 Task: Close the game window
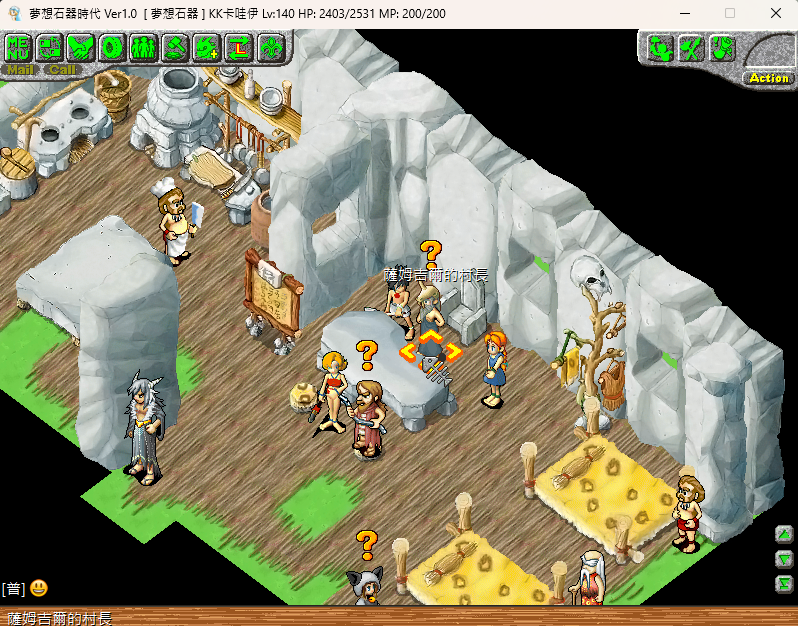coord(776,13)
